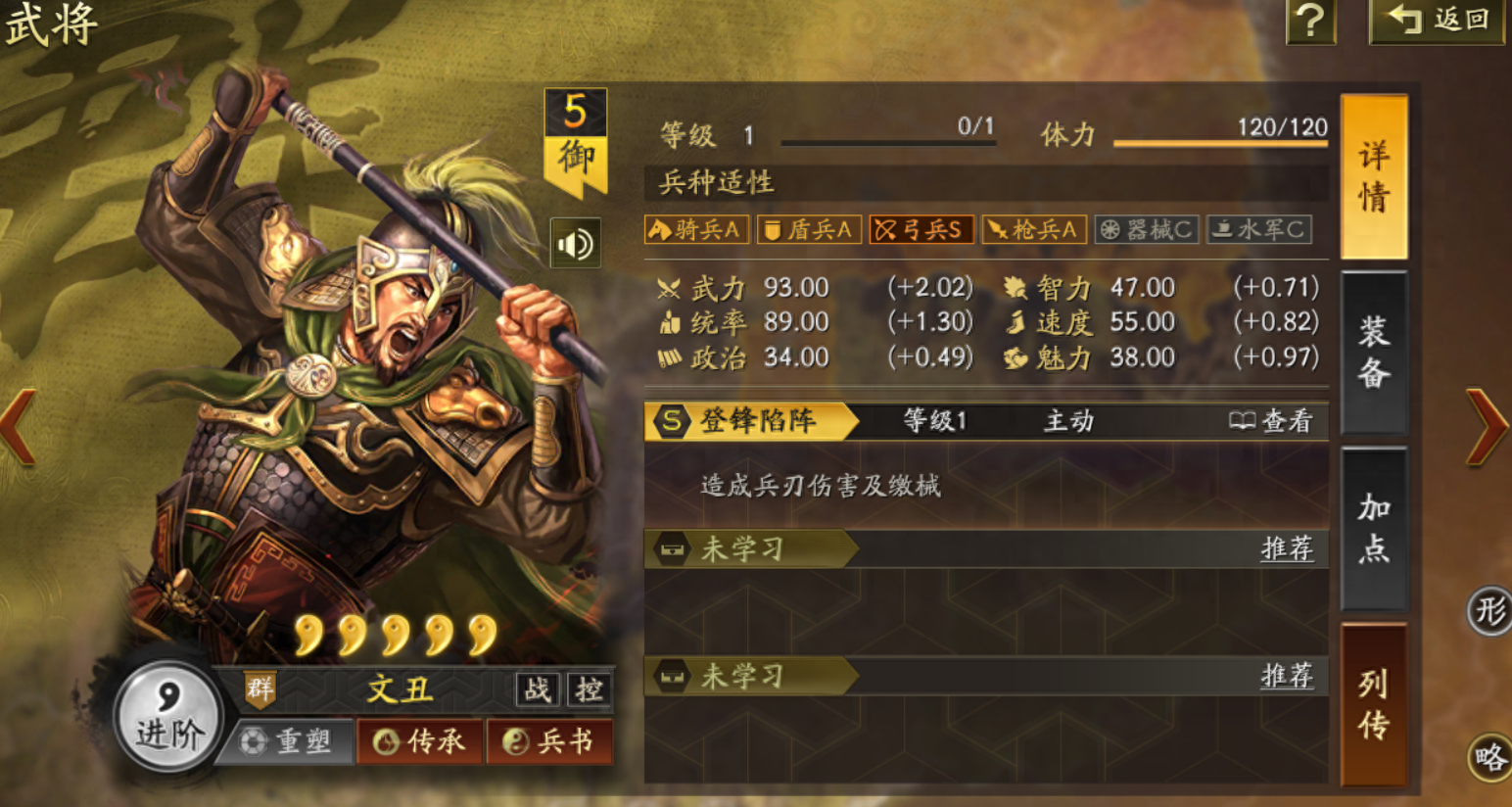Toggle the round 形 button

[1489, 611]
